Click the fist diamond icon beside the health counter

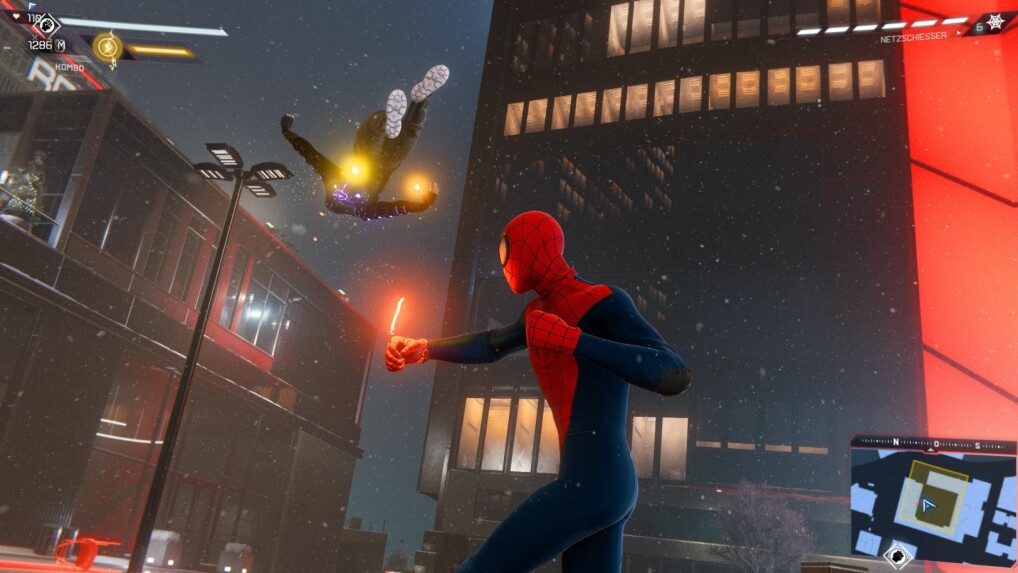[45, 22]
